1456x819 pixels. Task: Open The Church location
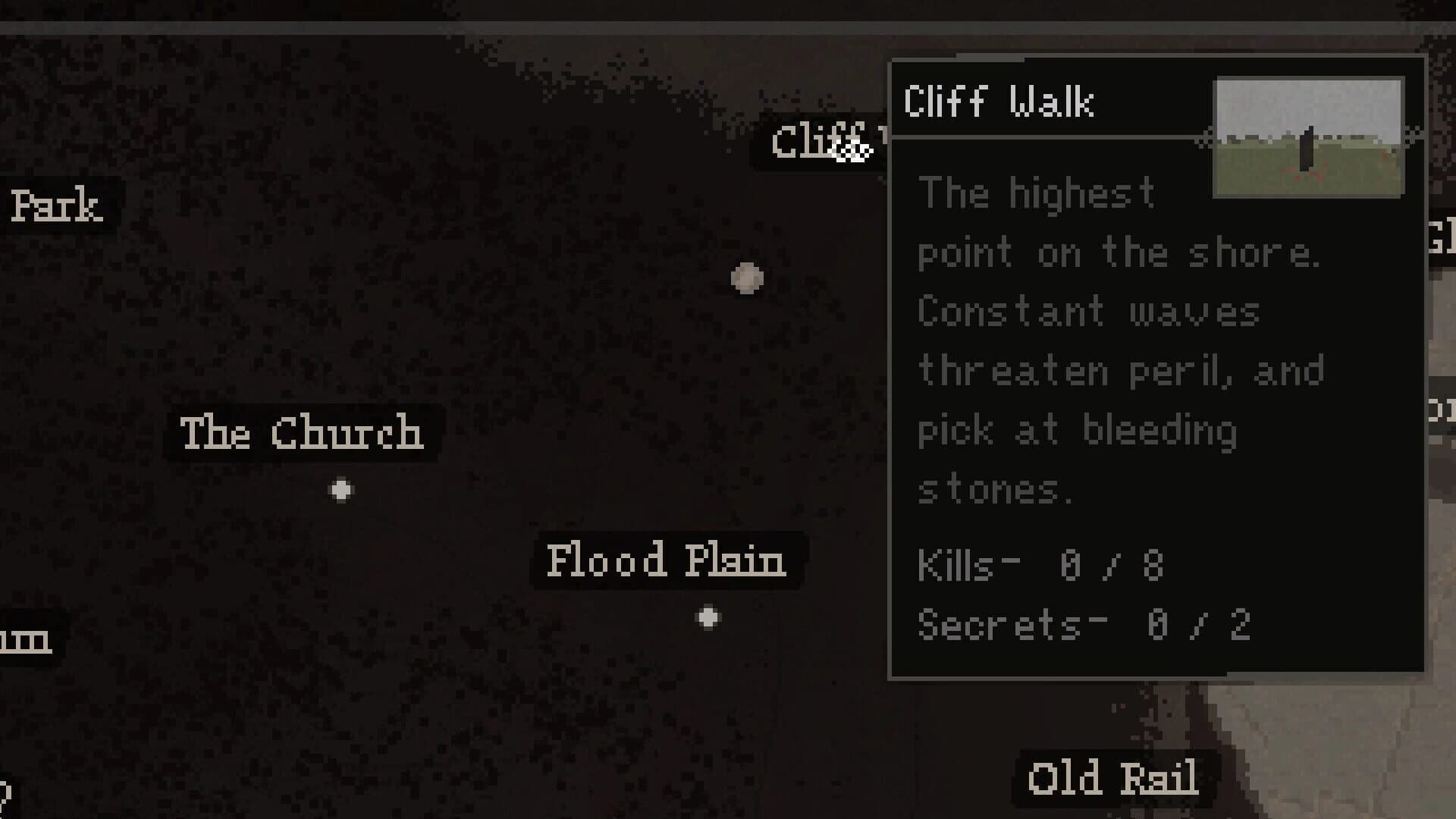click(302, 434)
